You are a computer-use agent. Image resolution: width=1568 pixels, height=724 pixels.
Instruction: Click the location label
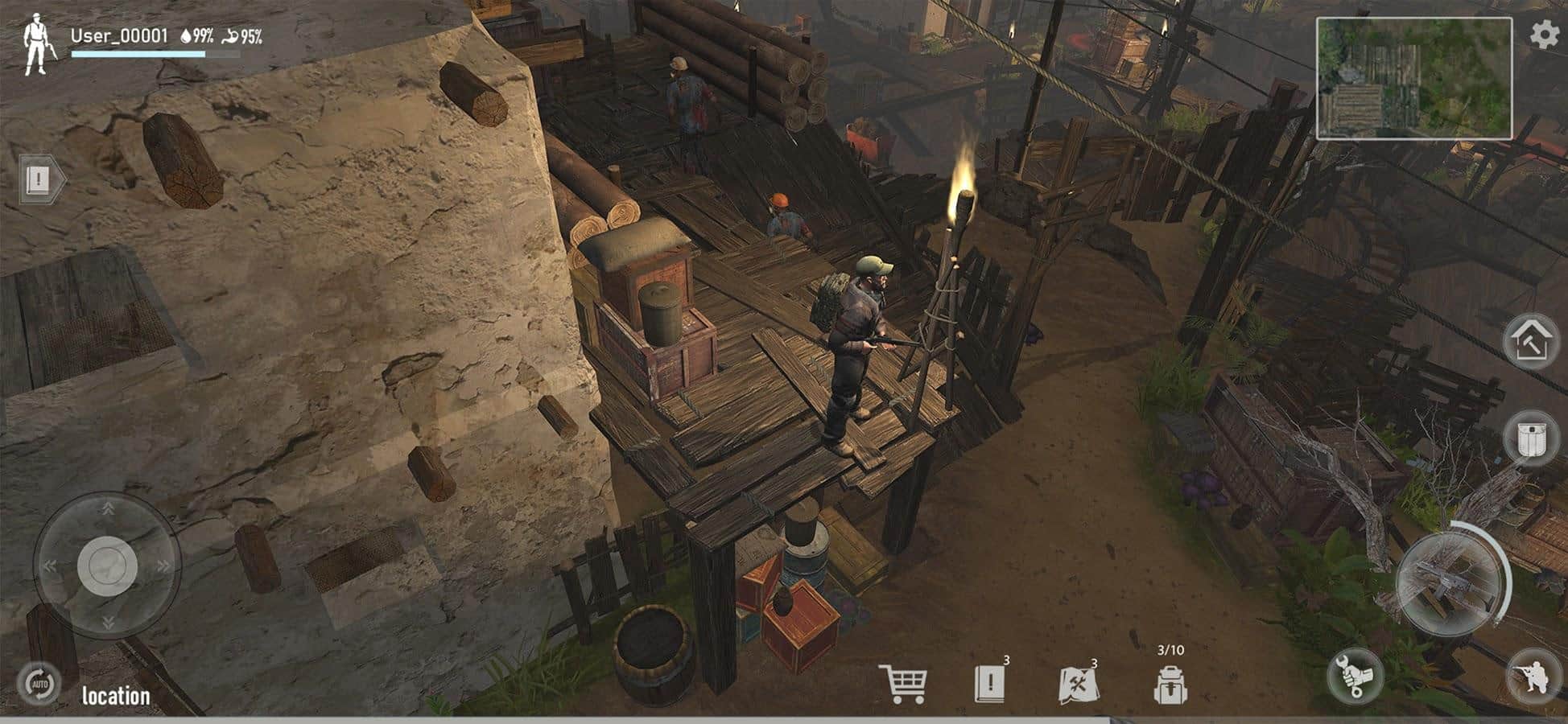pos(116,696)
